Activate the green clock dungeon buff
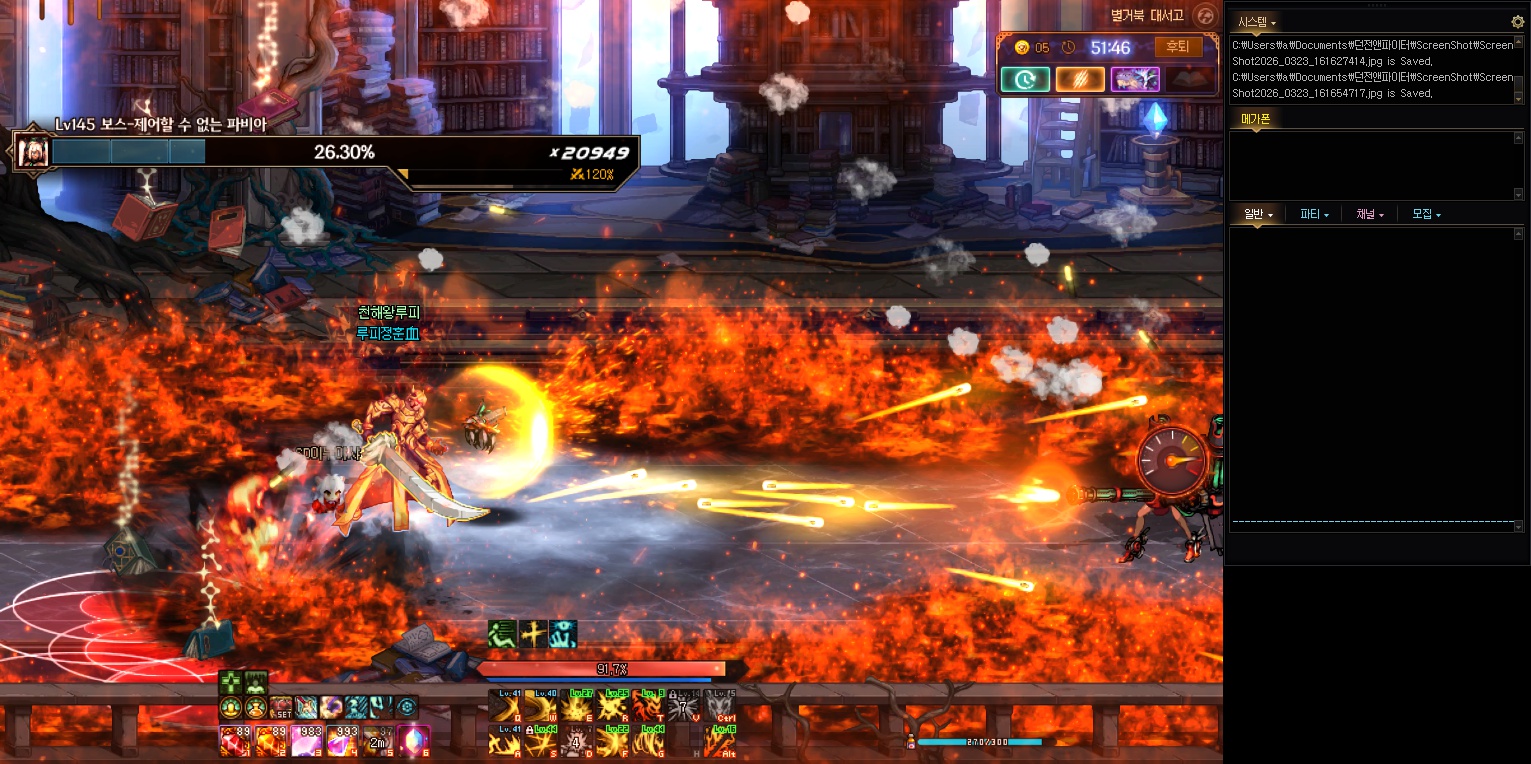Viewport: 1531px width, 764px height. pyautogui.click(x=1025, y=79)
